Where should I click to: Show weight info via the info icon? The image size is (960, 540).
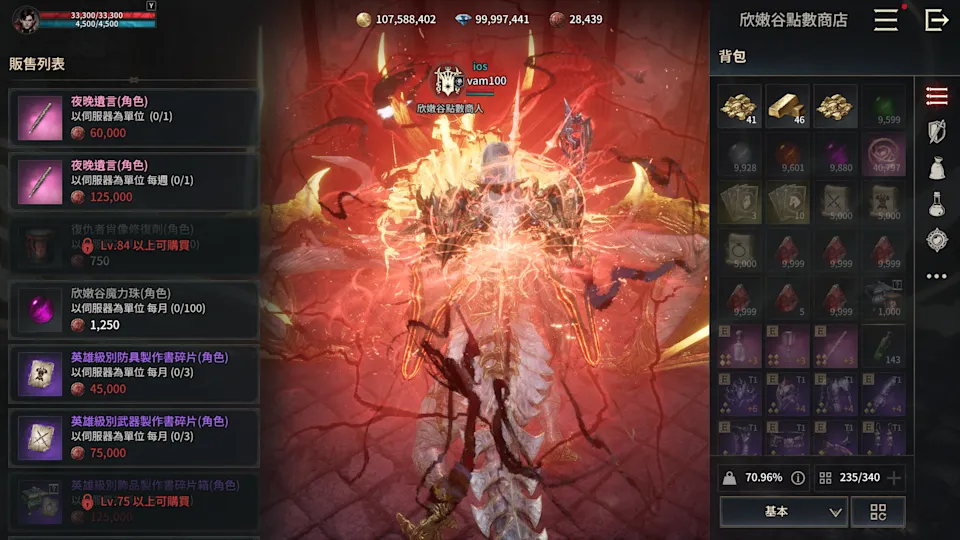point(798,478)
